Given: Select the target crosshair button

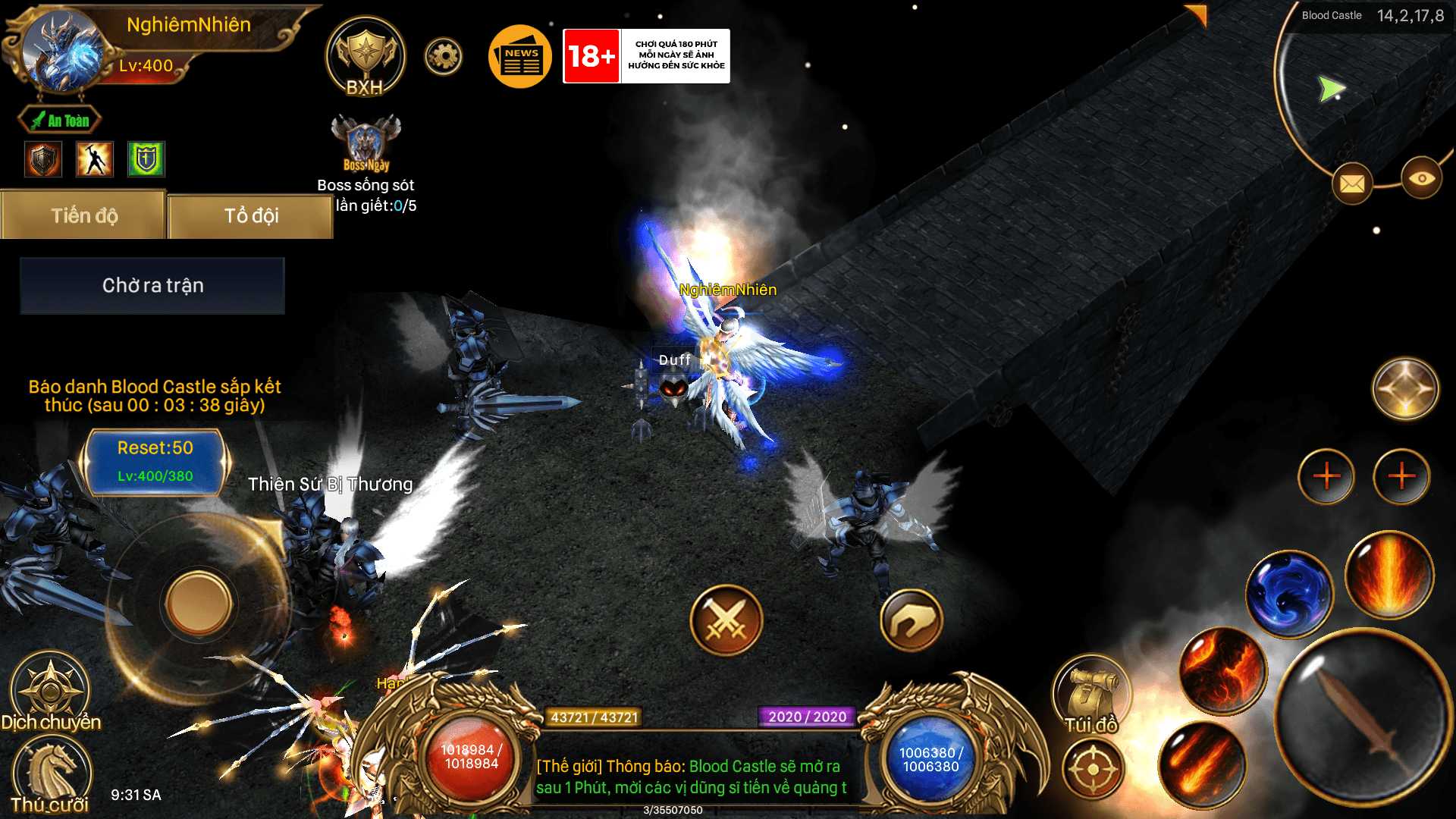Looking at the screenshot, I should (x=1093, y=769).
